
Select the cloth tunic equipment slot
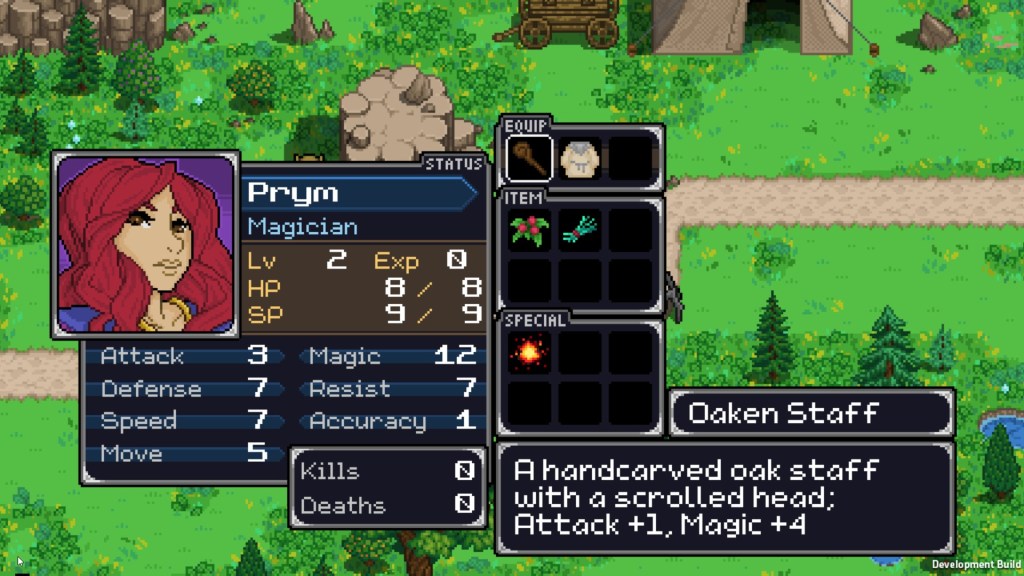click(580, 159)
